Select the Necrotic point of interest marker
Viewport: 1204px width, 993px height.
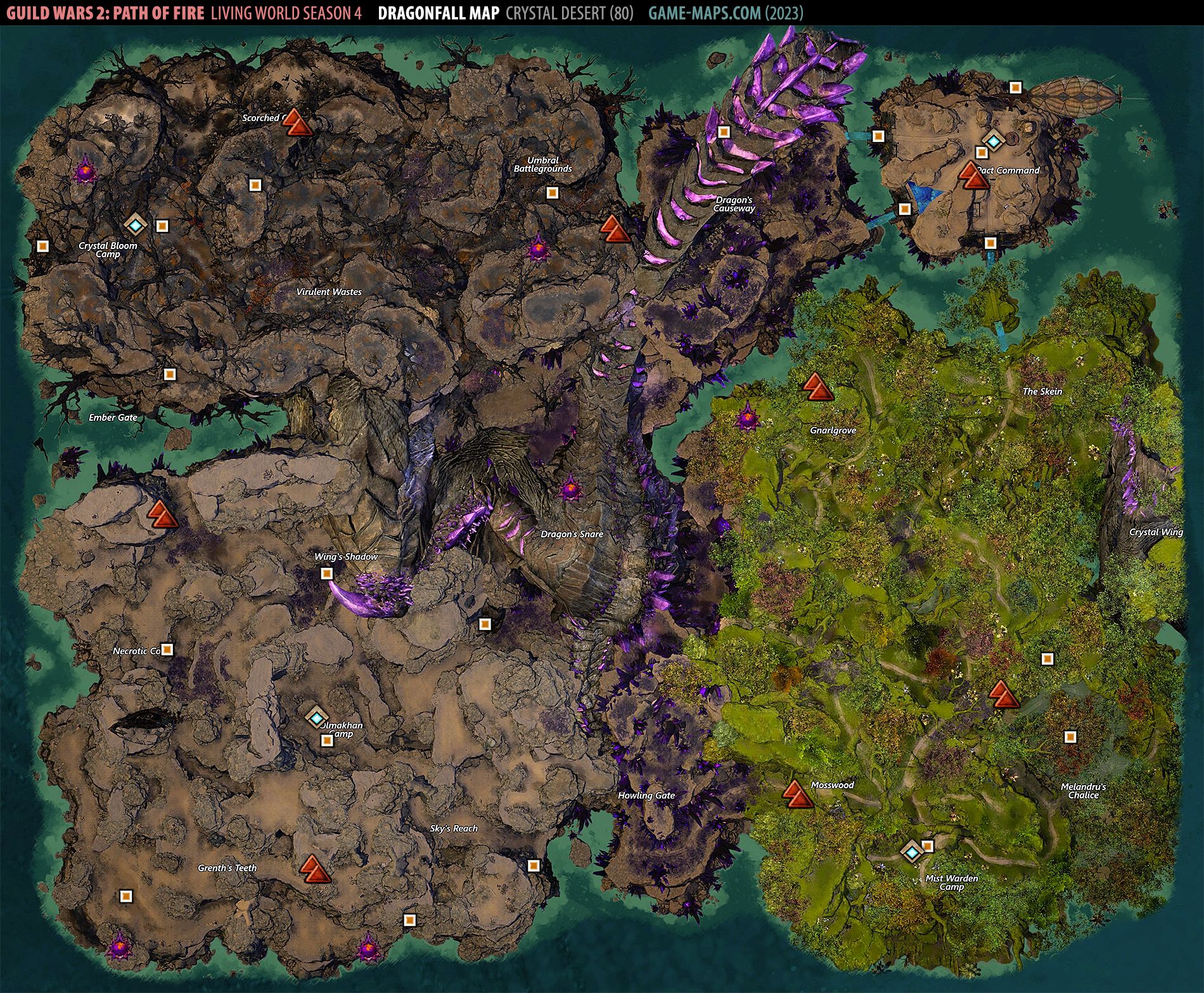(x=167, y=650)
